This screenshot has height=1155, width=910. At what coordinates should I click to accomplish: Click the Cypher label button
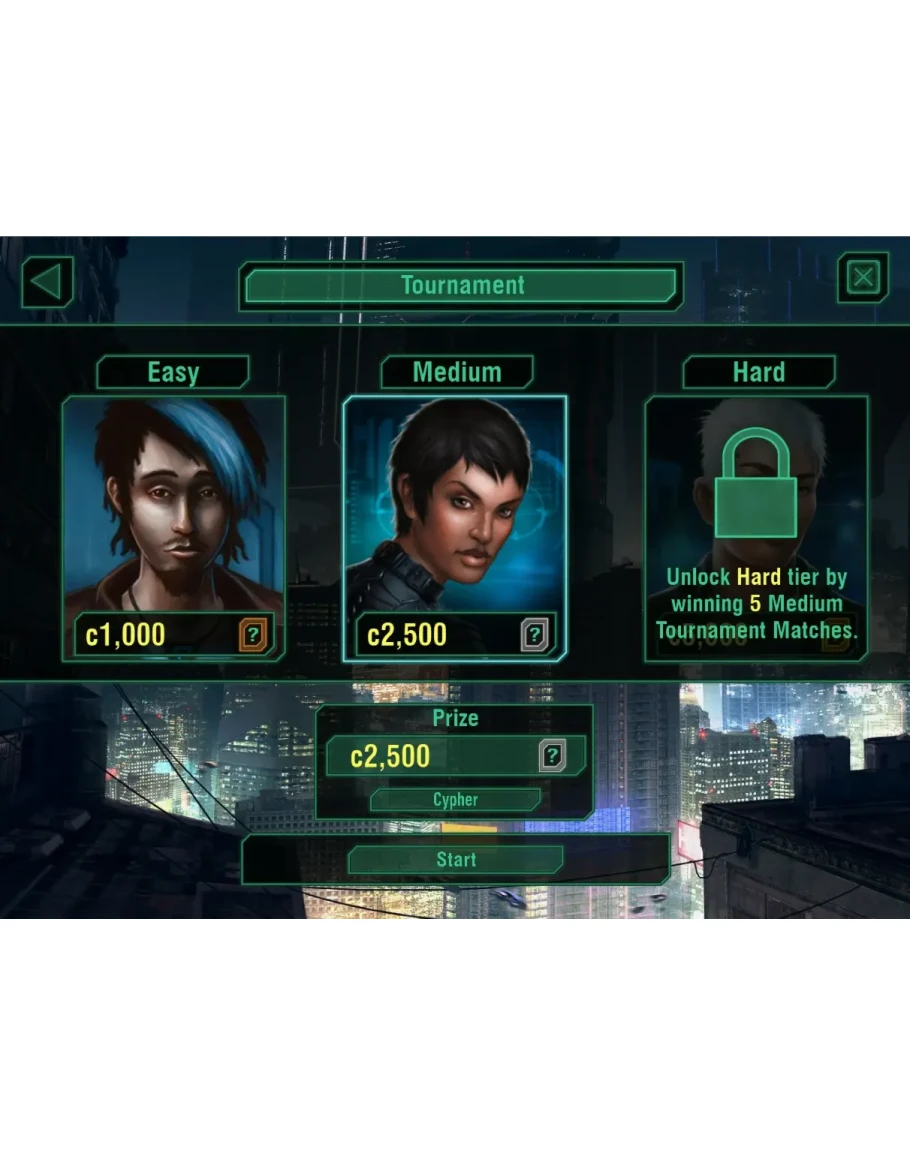click(x=455, y=800)
